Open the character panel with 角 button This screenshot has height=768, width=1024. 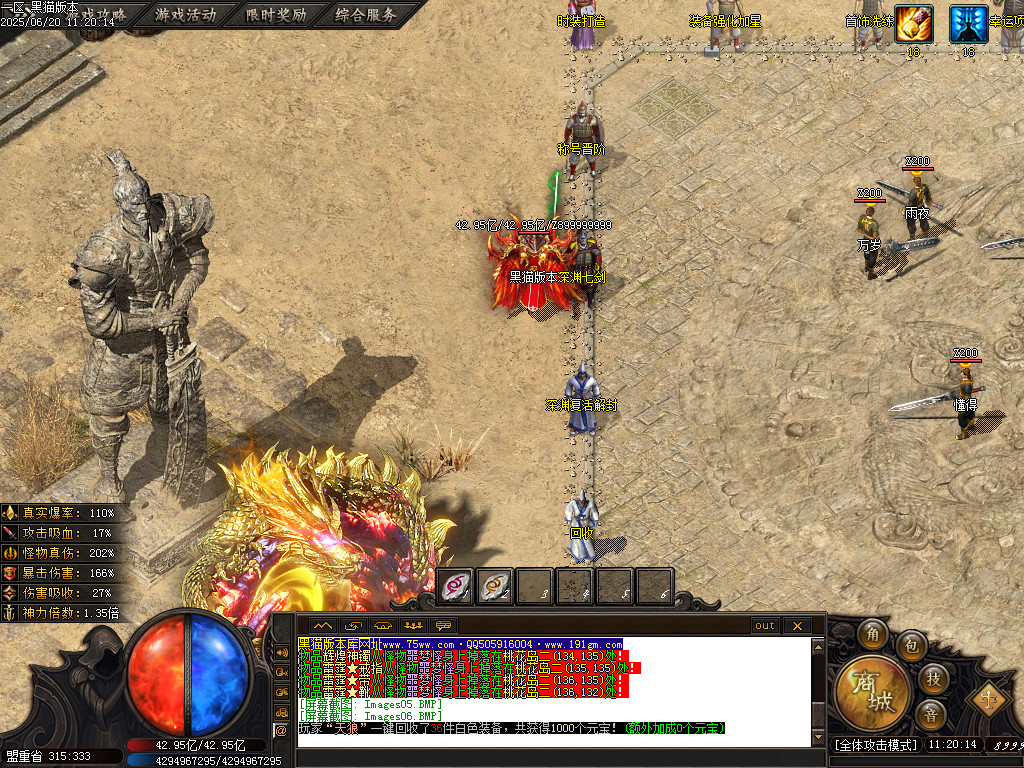coord(873,635)
